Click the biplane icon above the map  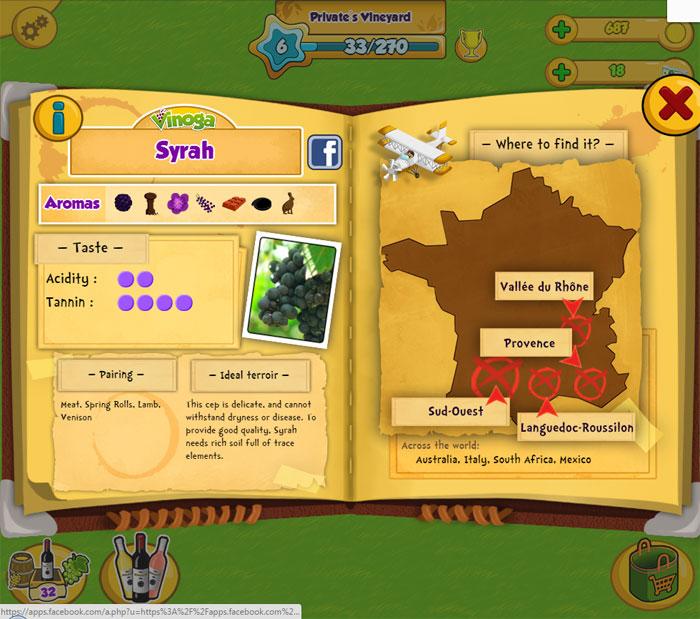415,150
